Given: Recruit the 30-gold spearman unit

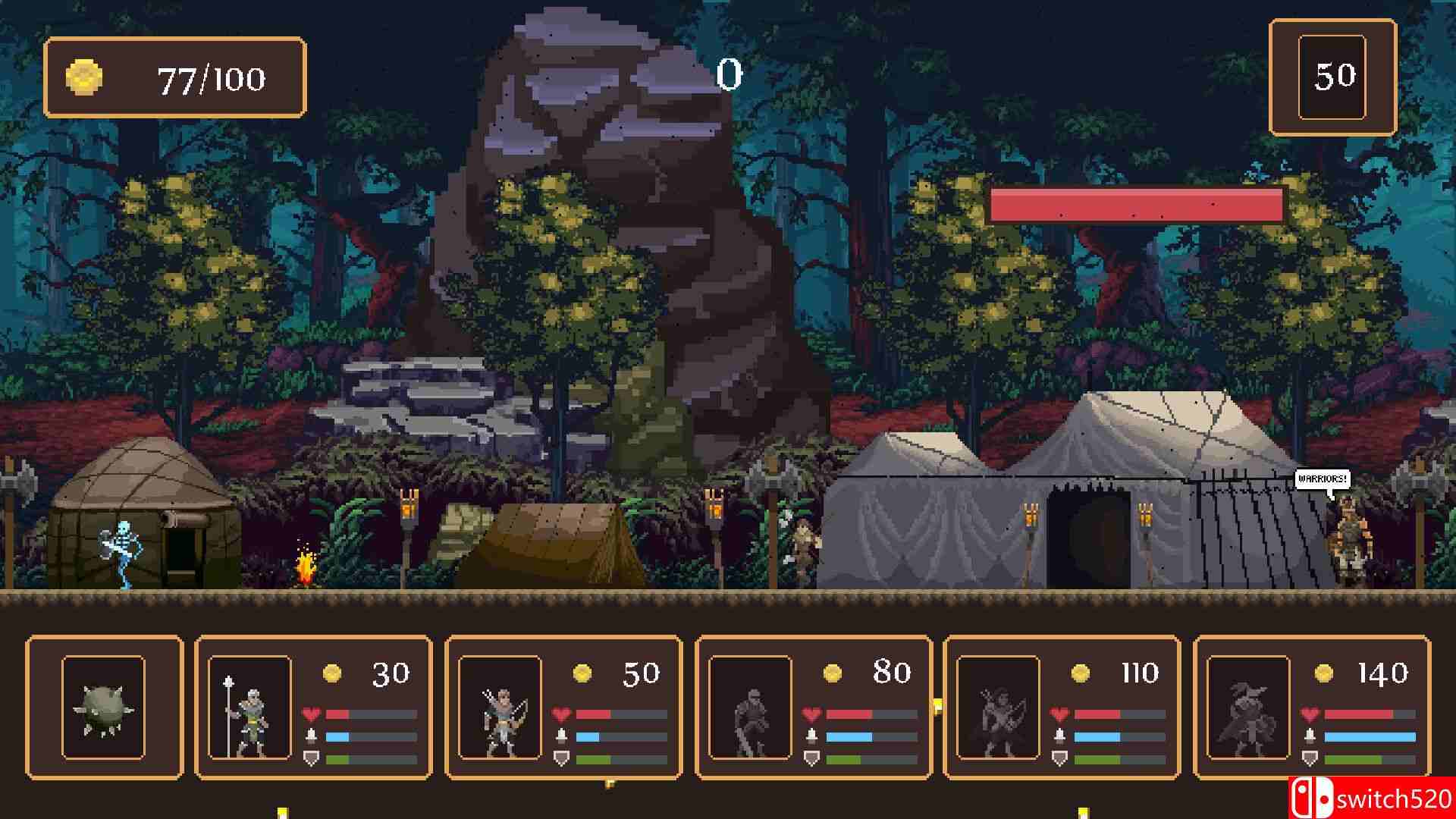Looking at the screenshot, I should point(313,708).
